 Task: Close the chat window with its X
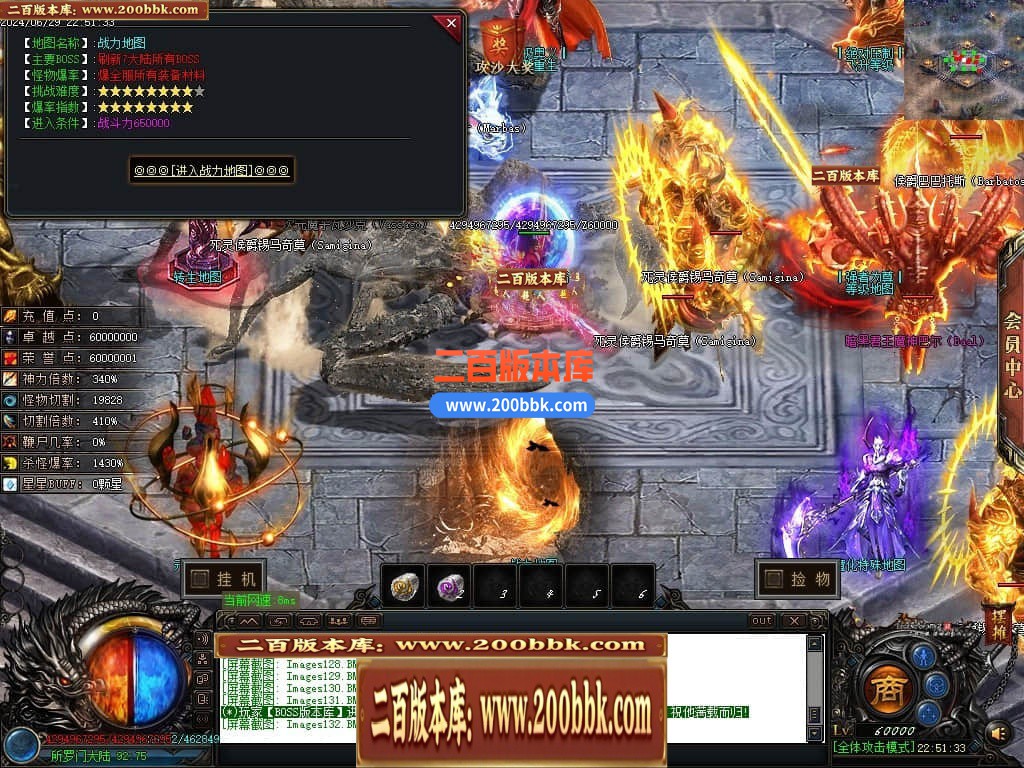click(793, 621)
